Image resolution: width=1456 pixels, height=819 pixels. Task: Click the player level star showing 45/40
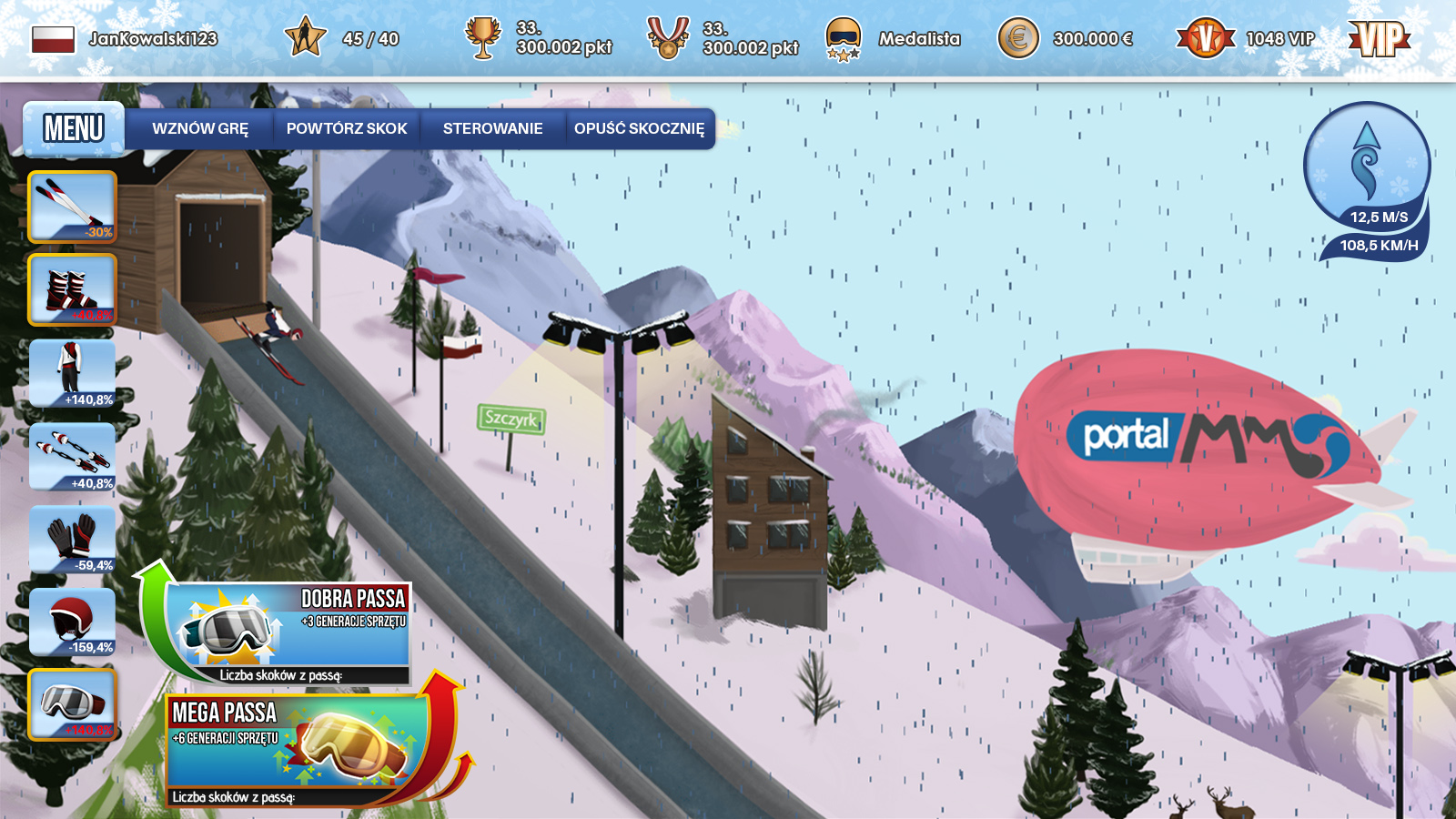[308, 36]
